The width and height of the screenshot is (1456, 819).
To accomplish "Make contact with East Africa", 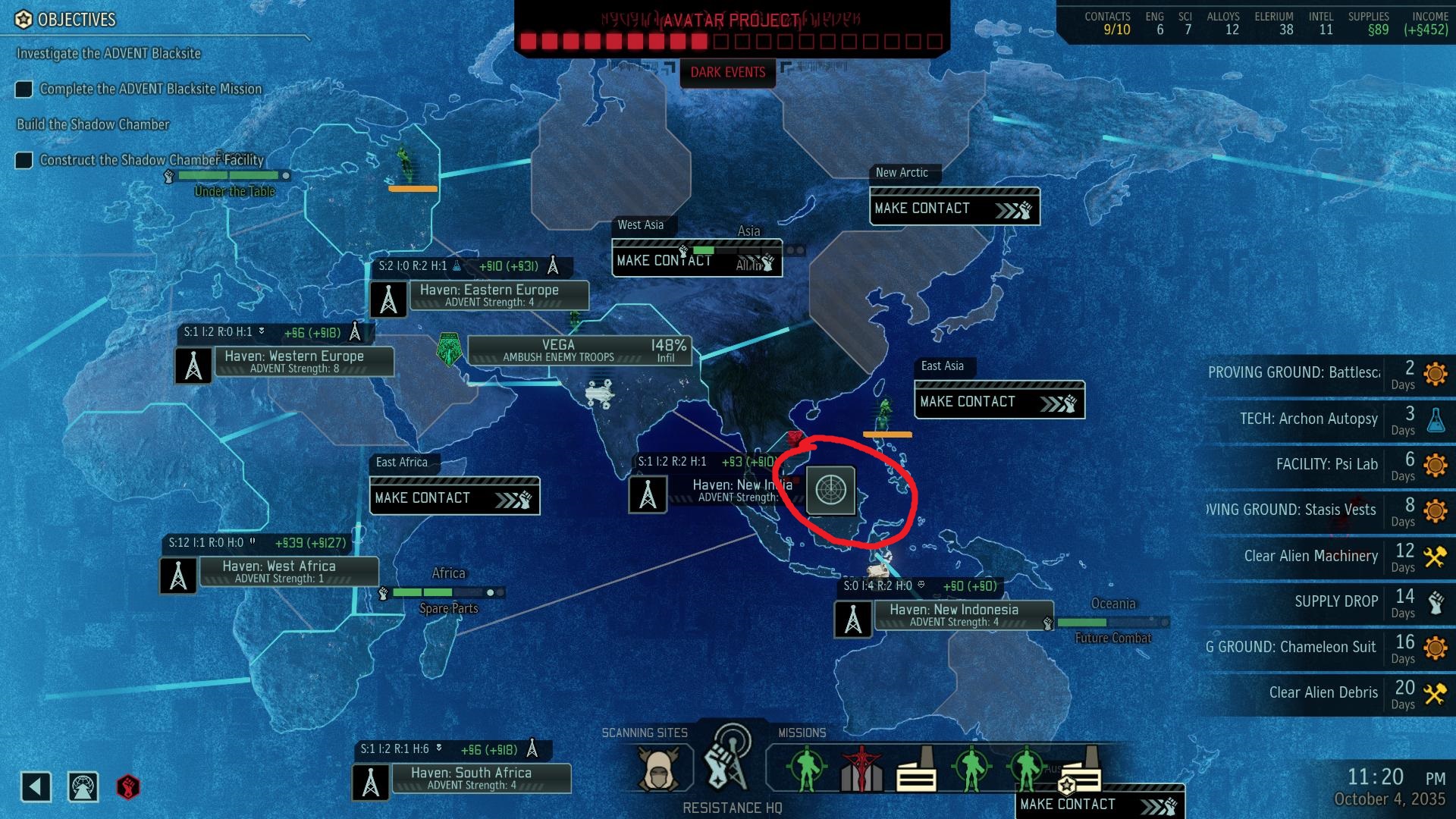I will point(454,498).
